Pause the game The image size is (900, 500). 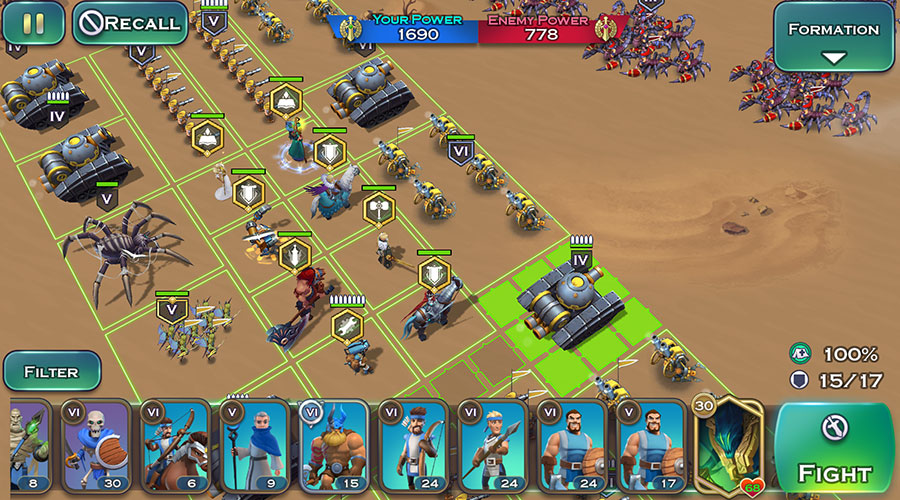click(33, 23)
